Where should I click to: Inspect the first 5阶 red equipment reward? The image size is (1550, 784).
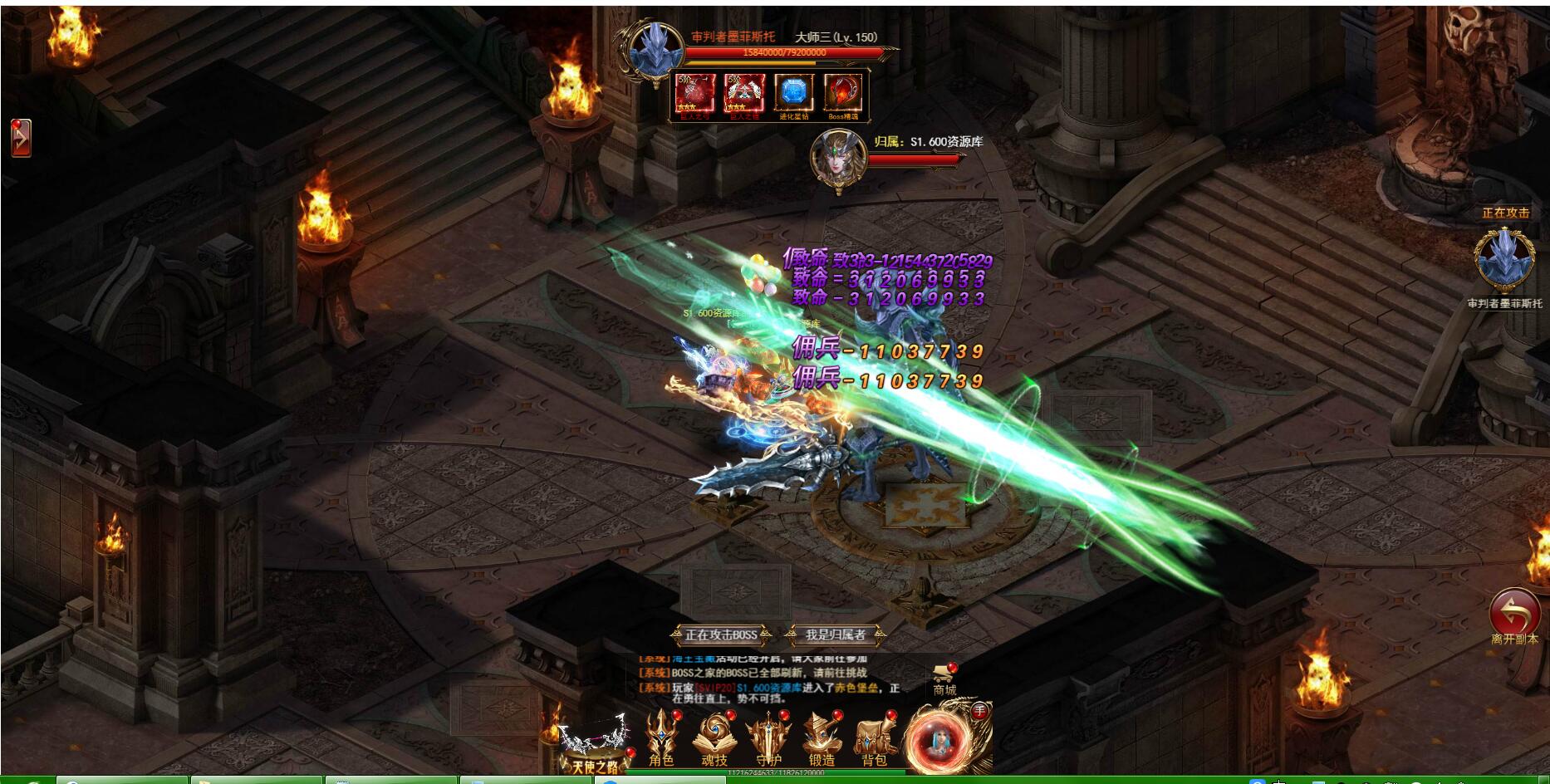click(695, 93)
